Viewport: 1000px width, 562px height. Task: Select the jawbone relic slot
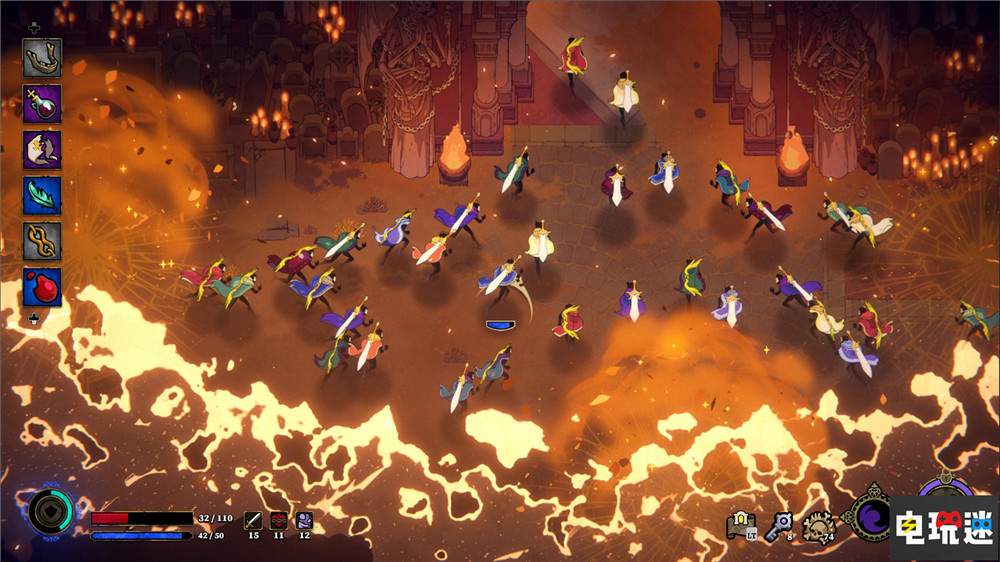coord(42,58)
